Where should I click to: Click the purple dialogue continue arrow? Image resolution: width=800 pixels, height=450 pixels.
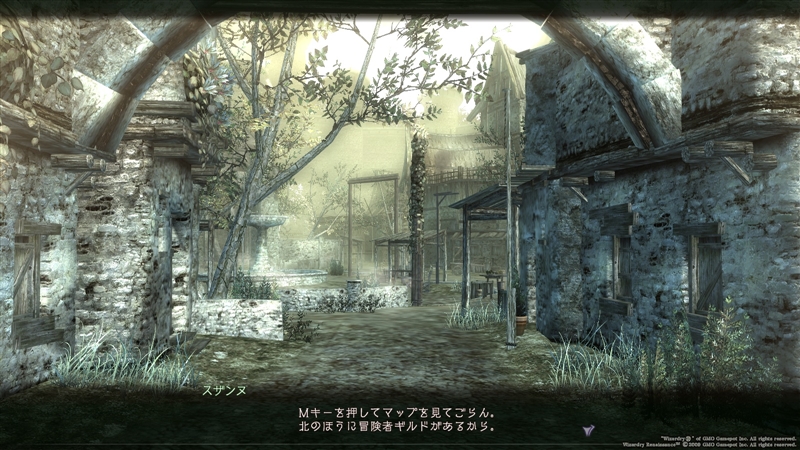click(589, 429)
